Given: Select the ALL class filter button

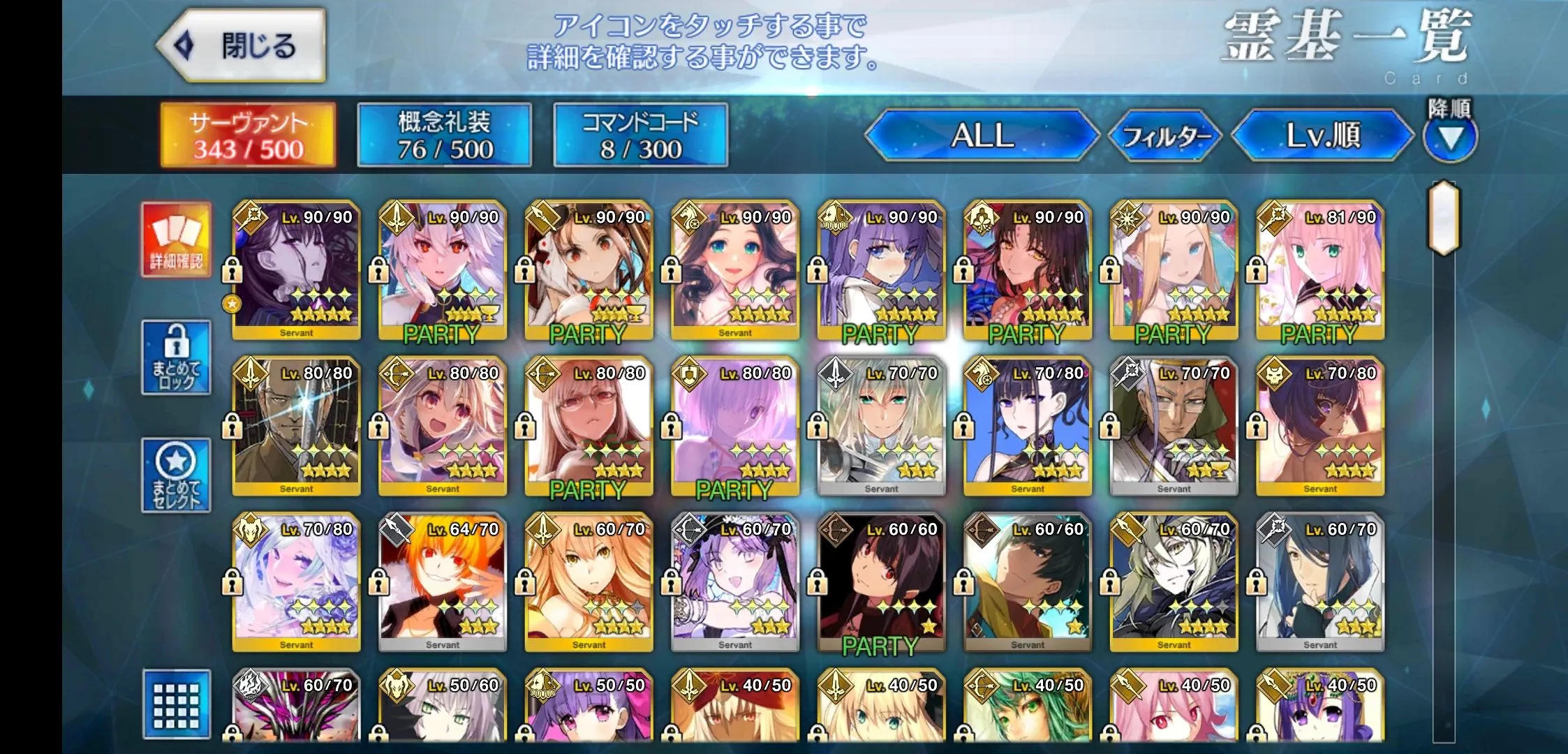Looking at the screenshot, I should point(982,135).
